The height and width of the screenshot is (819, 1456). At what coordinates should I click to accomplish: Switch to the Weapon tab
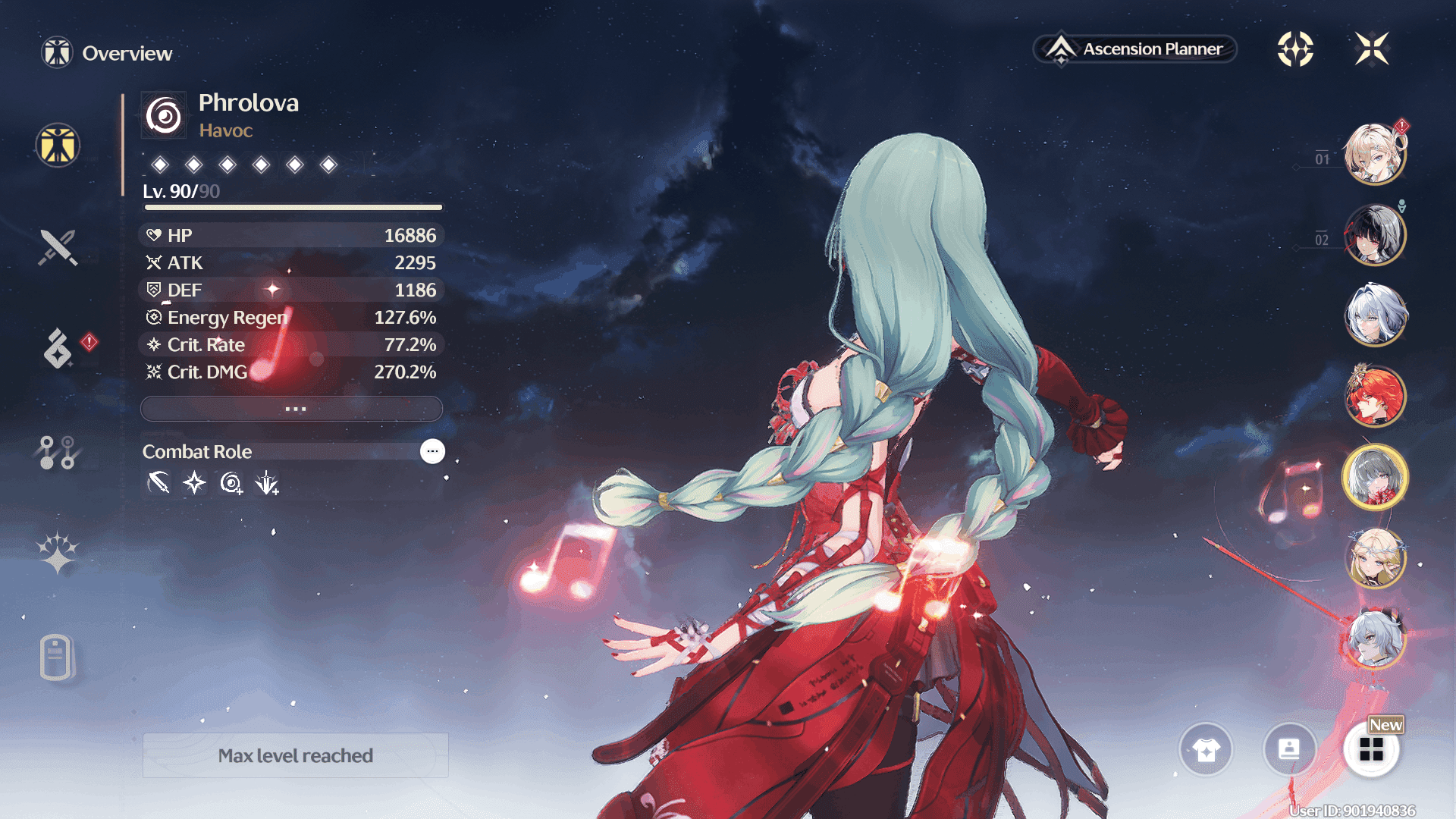pyautogui.click(x=58, y=247)
